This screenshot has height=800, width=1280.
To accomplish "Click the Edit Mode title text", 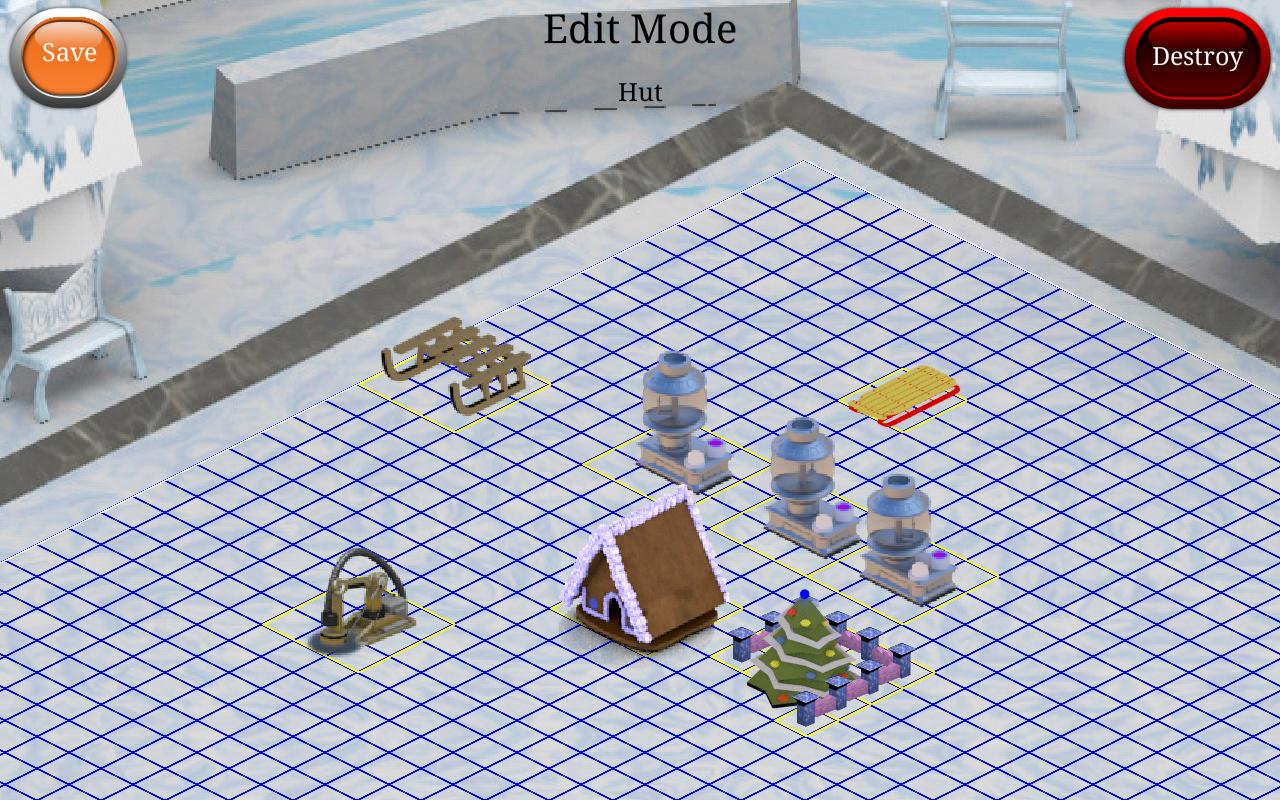I will tap(639, 30).
